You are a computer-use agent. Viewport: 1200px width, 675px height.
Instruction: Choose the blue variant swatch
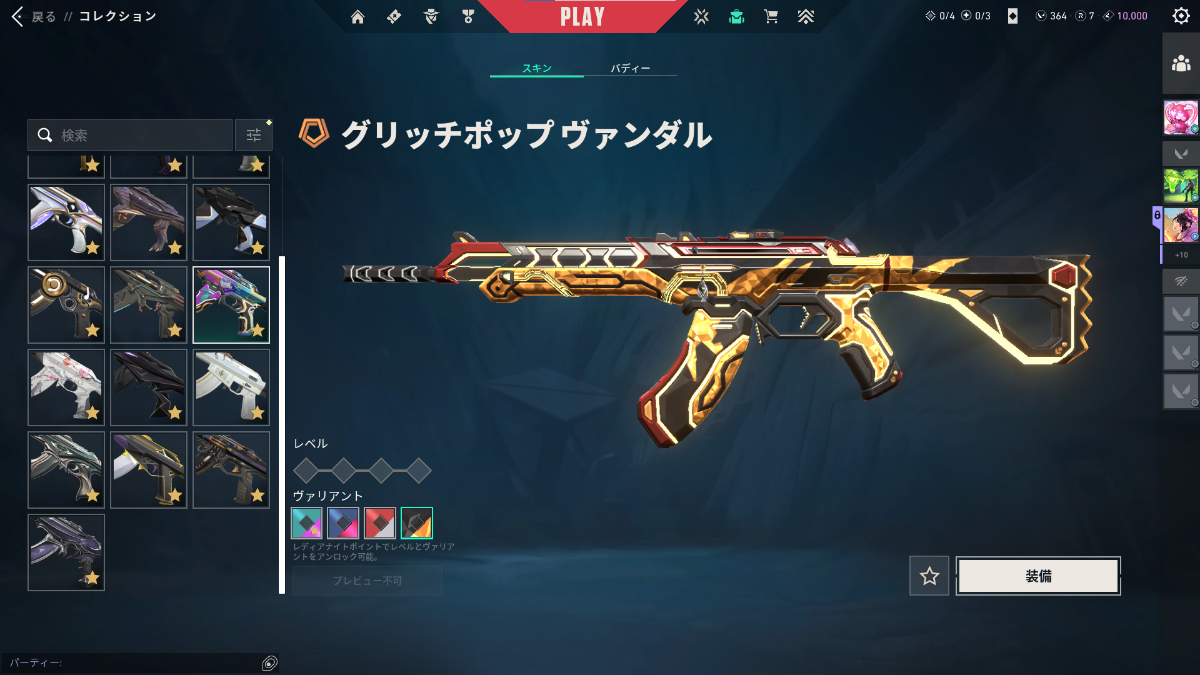344,523
